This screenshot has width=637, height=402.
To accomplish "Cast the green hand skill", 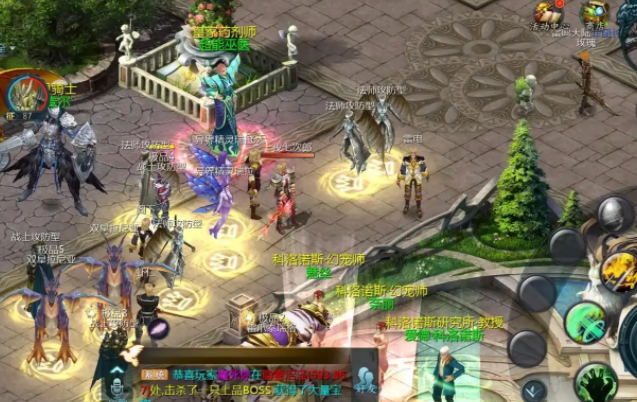I will (x=596, y=381).
